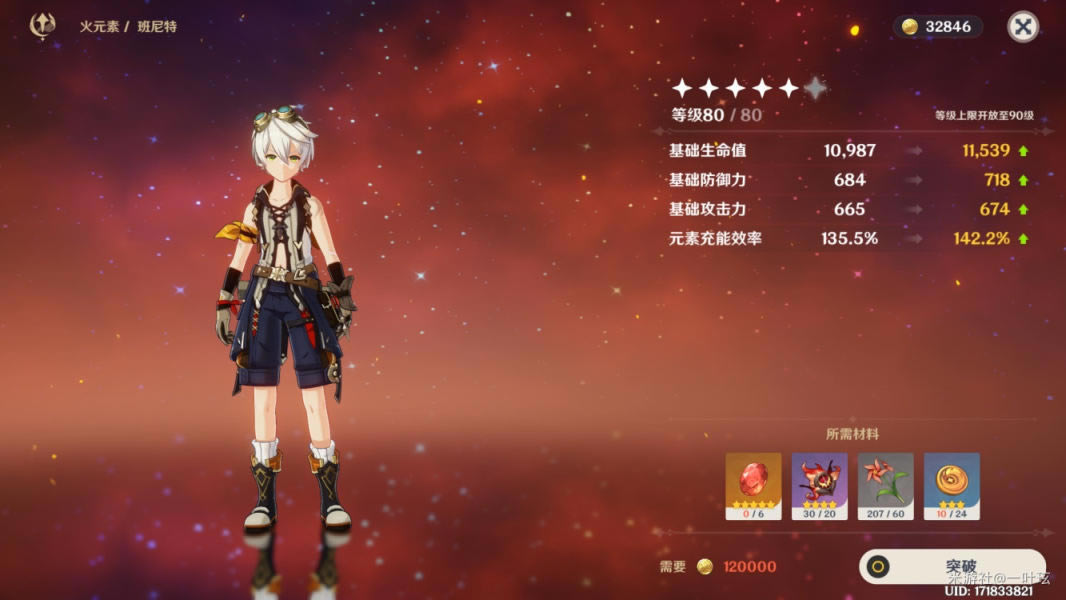The width and height of the screenshot is (1066, 600).
Task: Choose the Windwheel Aster flower material
Action: [x=885, y=486]
